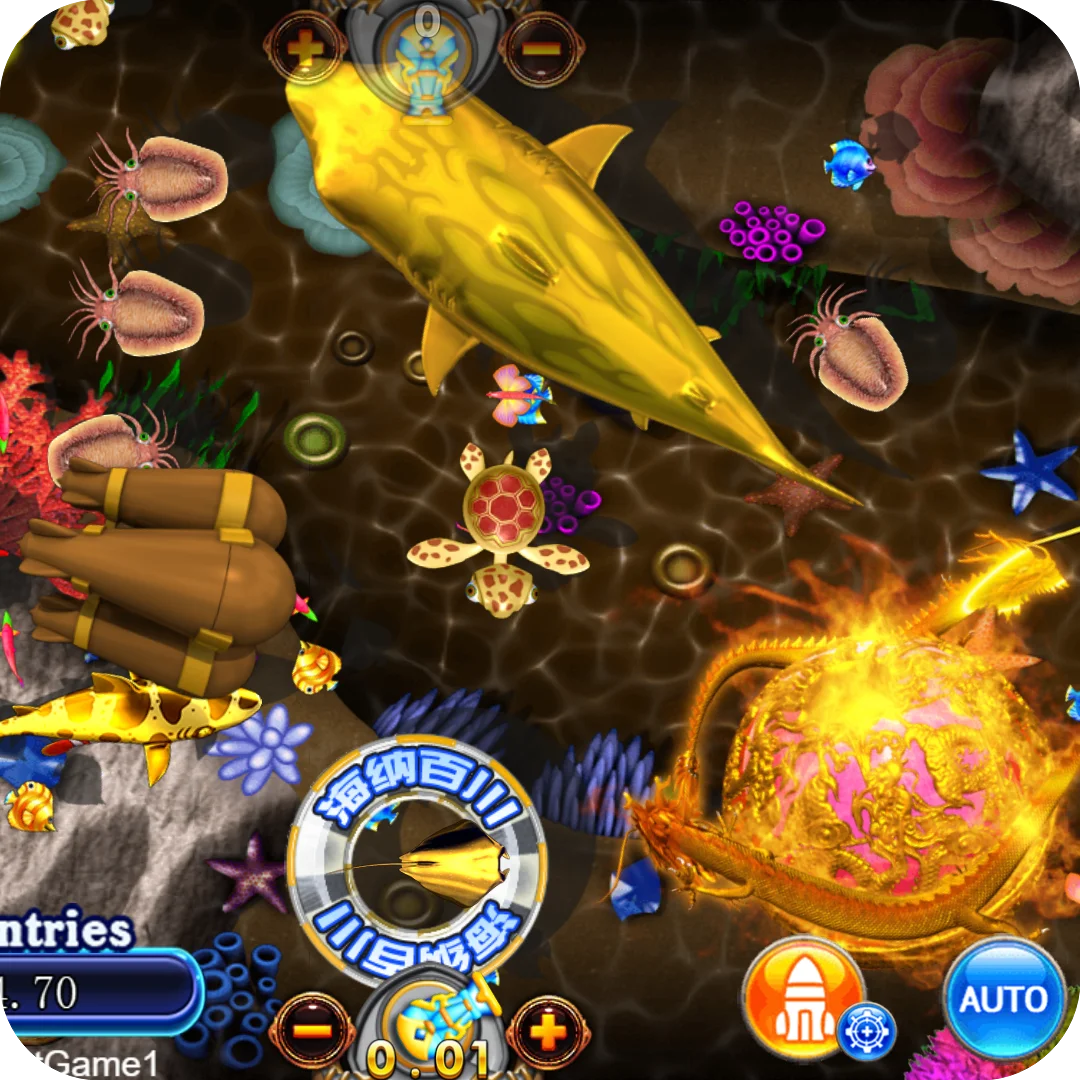This screenshot has height=1080, width=1080.
Task: Turn on AUTO fire
Action: [1004, 998]
